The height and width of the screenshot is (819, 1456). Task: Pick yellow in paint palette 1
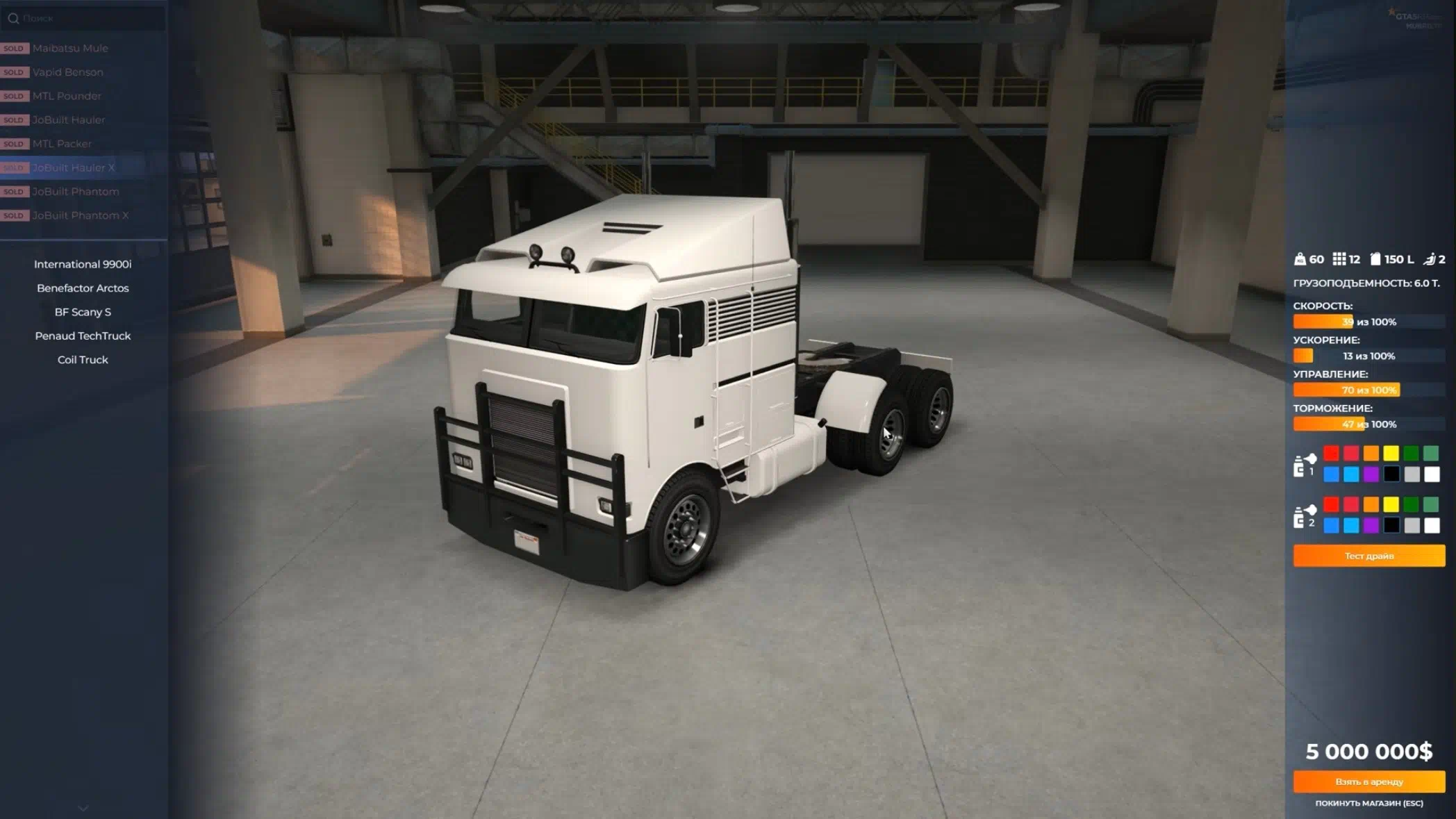[x=1391, y=454]
